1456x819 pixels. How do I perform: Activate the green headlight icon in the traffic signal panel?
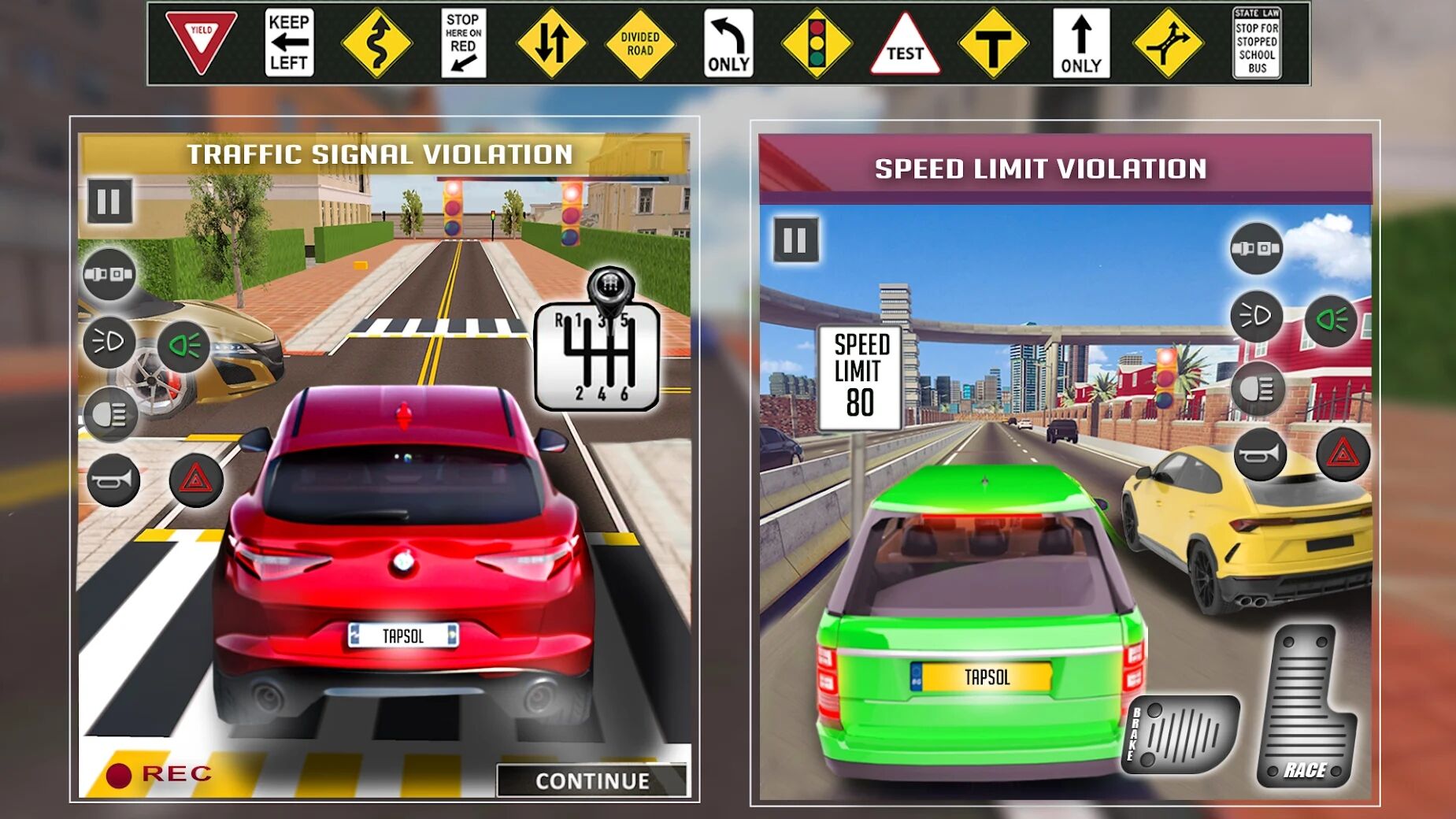pos(184,345)
